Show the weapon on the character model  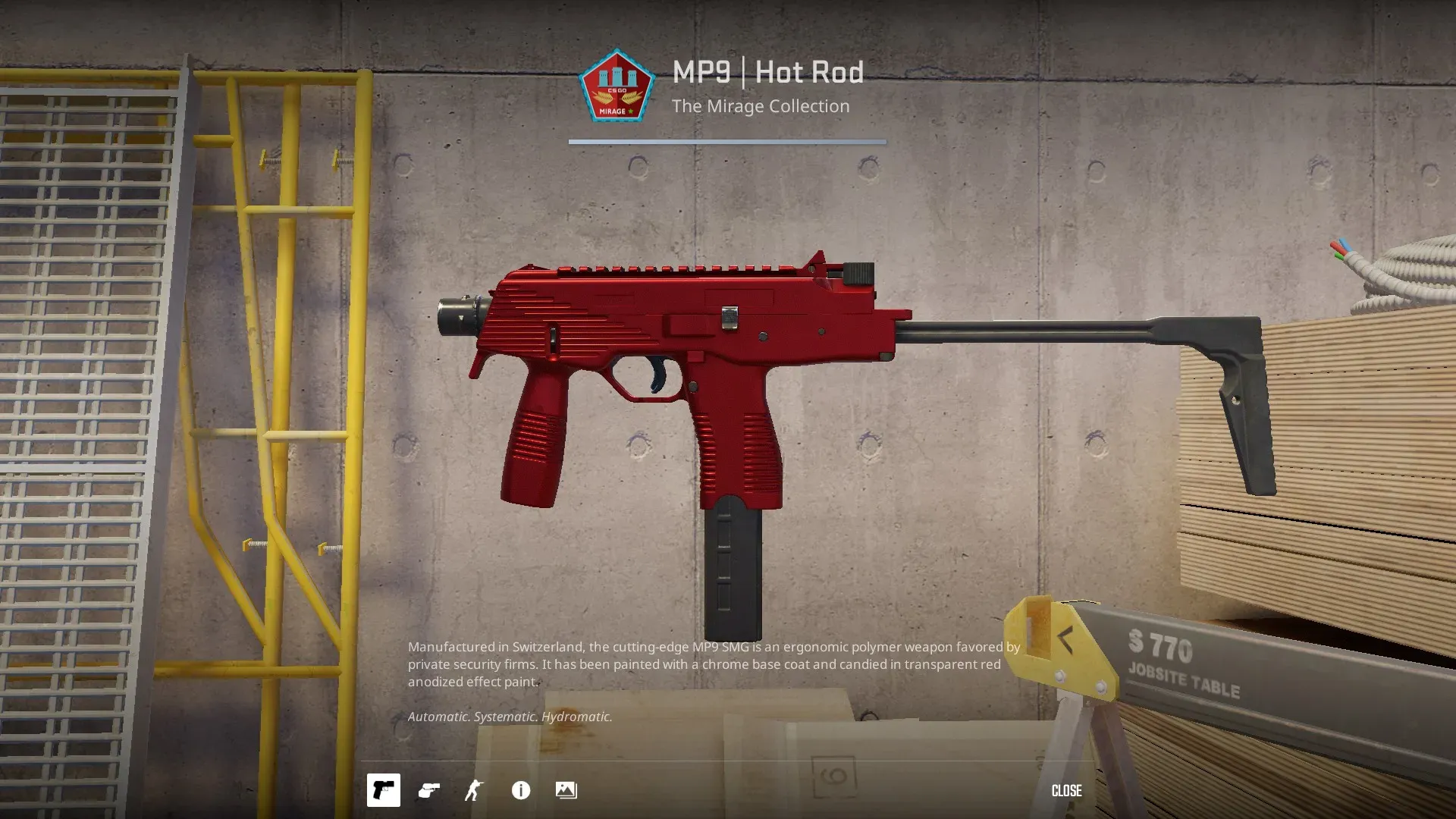[474, 790]
